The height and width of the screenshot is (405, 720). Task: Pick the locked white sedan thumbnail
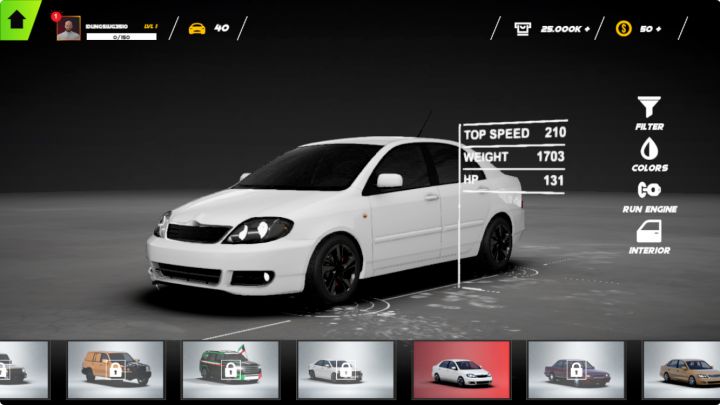[346, 370]
